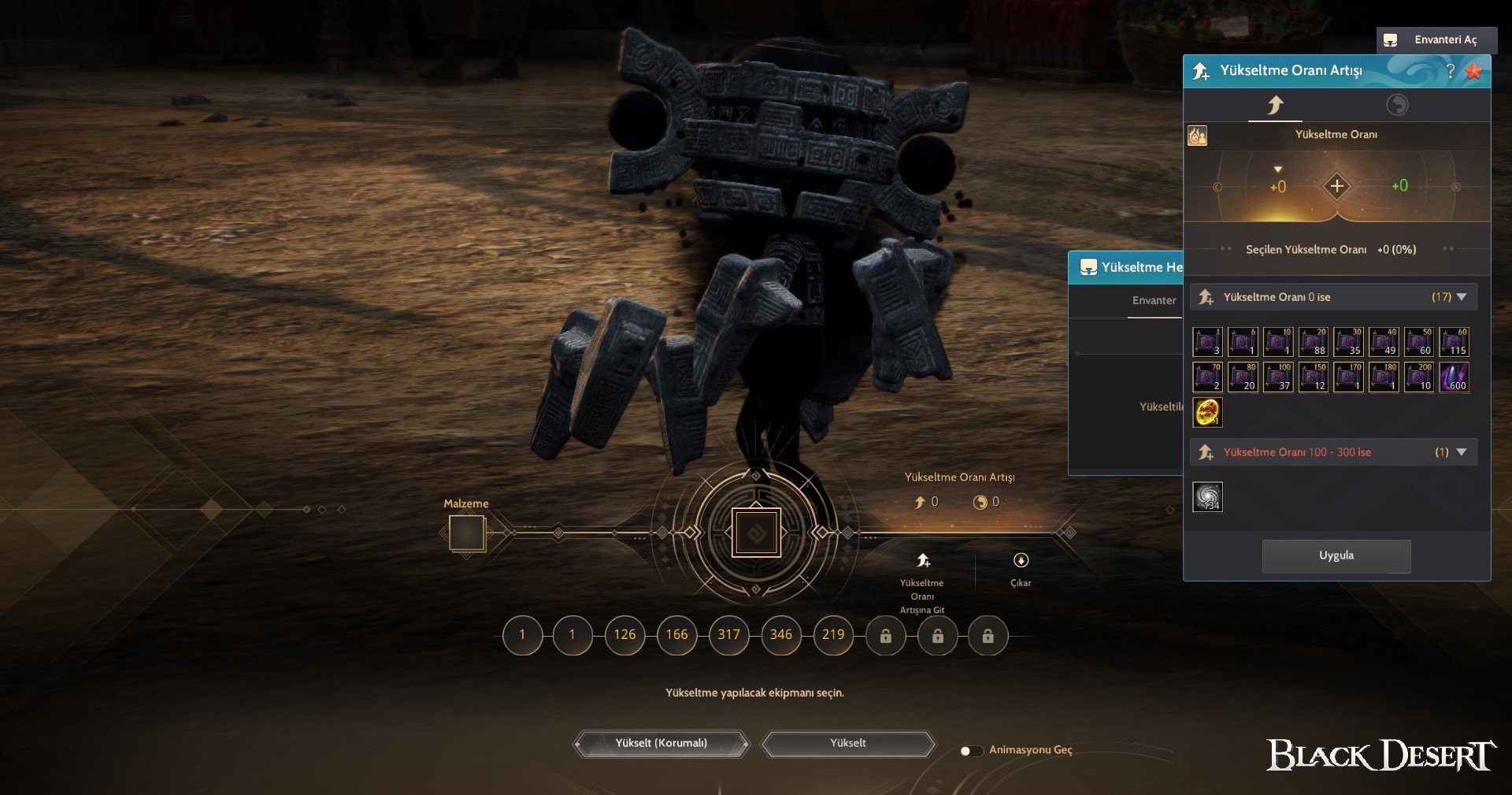Select the 346 enhancement chance slot
Viewport: 1512px width, 795px height.
pos(780,634)
